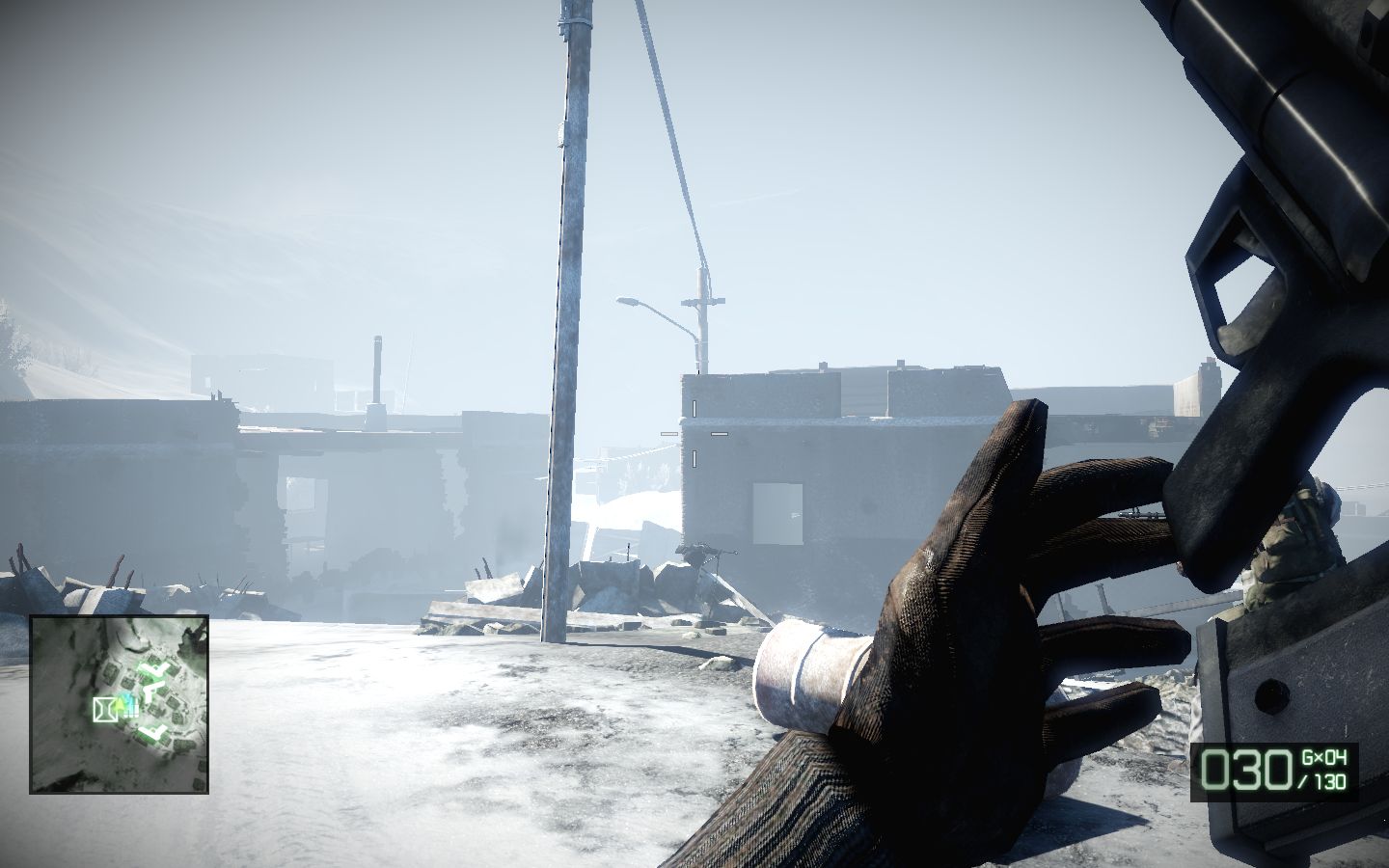
Task: Select the player arrow on the minimap
Action: (x=121, y=703)
